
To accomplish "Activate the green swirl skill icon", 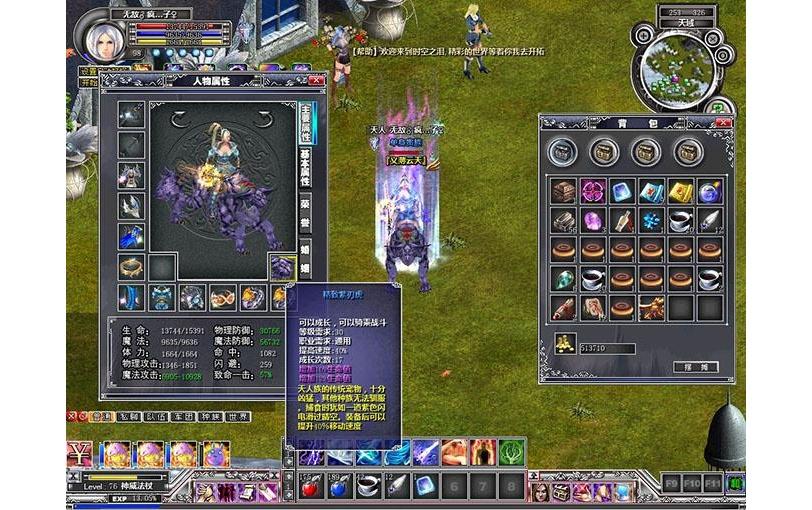I will (512, 453).
